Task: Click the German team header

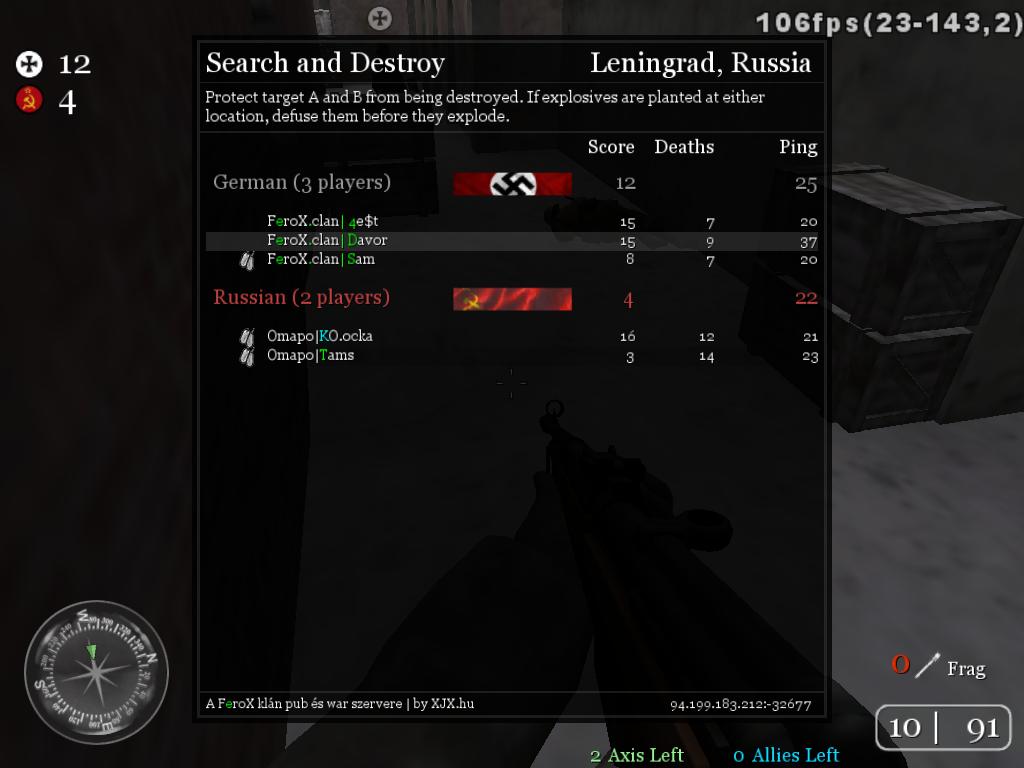Action: [x=302, y=183]
